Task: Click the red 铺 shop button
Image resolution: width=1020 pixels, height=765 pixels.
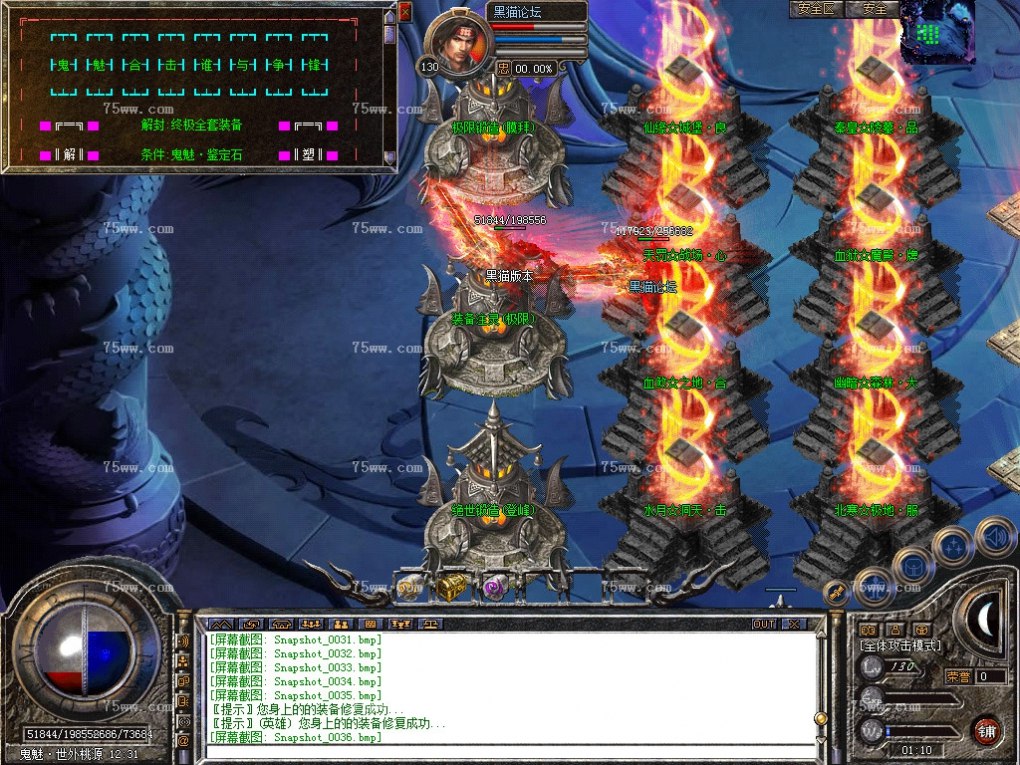Action: click(987, 729)
